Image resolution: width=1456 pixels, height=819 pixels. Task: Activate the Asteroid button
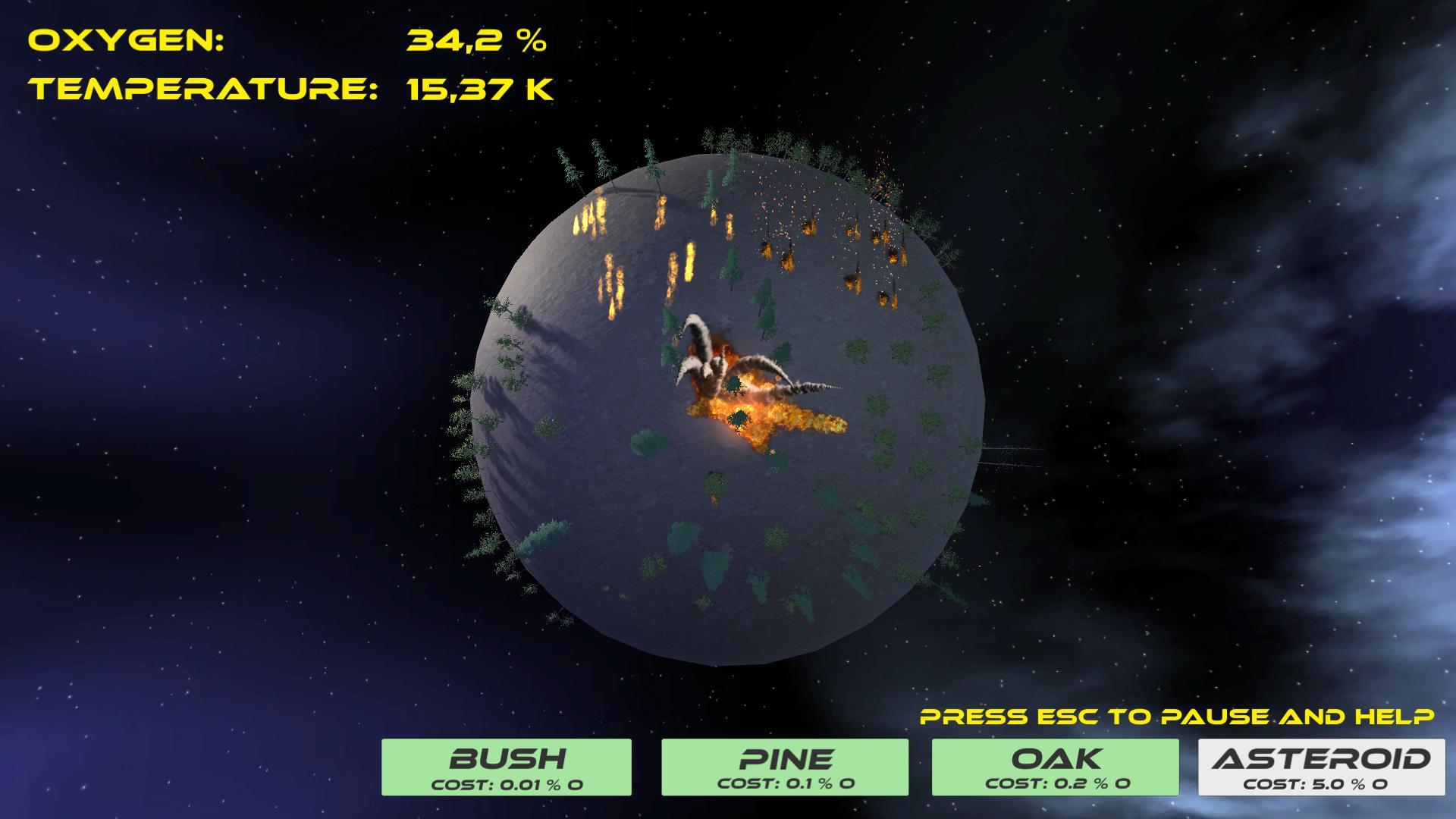(1321, 767)
